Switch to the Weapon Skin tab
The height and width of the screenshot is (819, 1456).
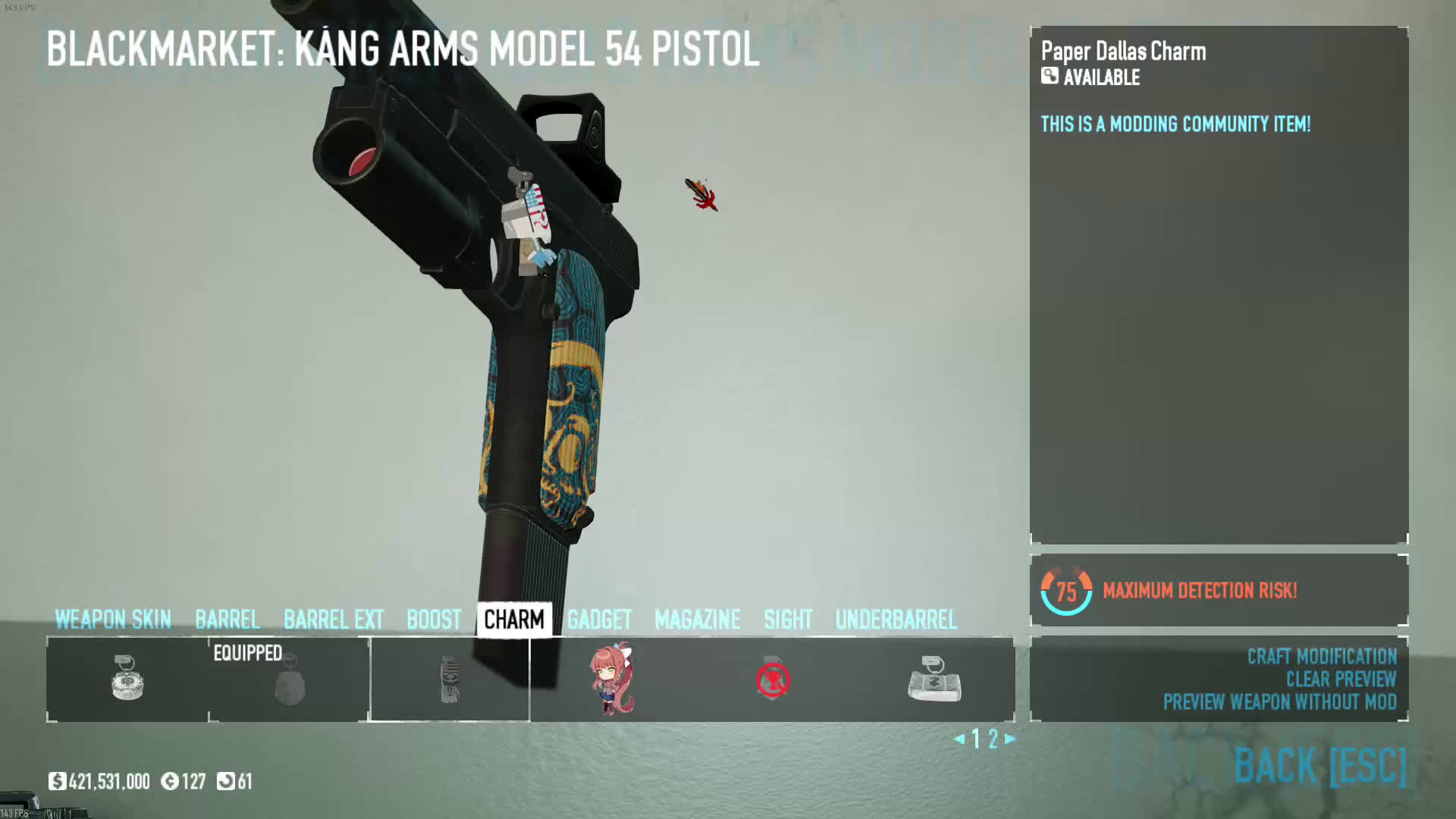tap(113, 620)
